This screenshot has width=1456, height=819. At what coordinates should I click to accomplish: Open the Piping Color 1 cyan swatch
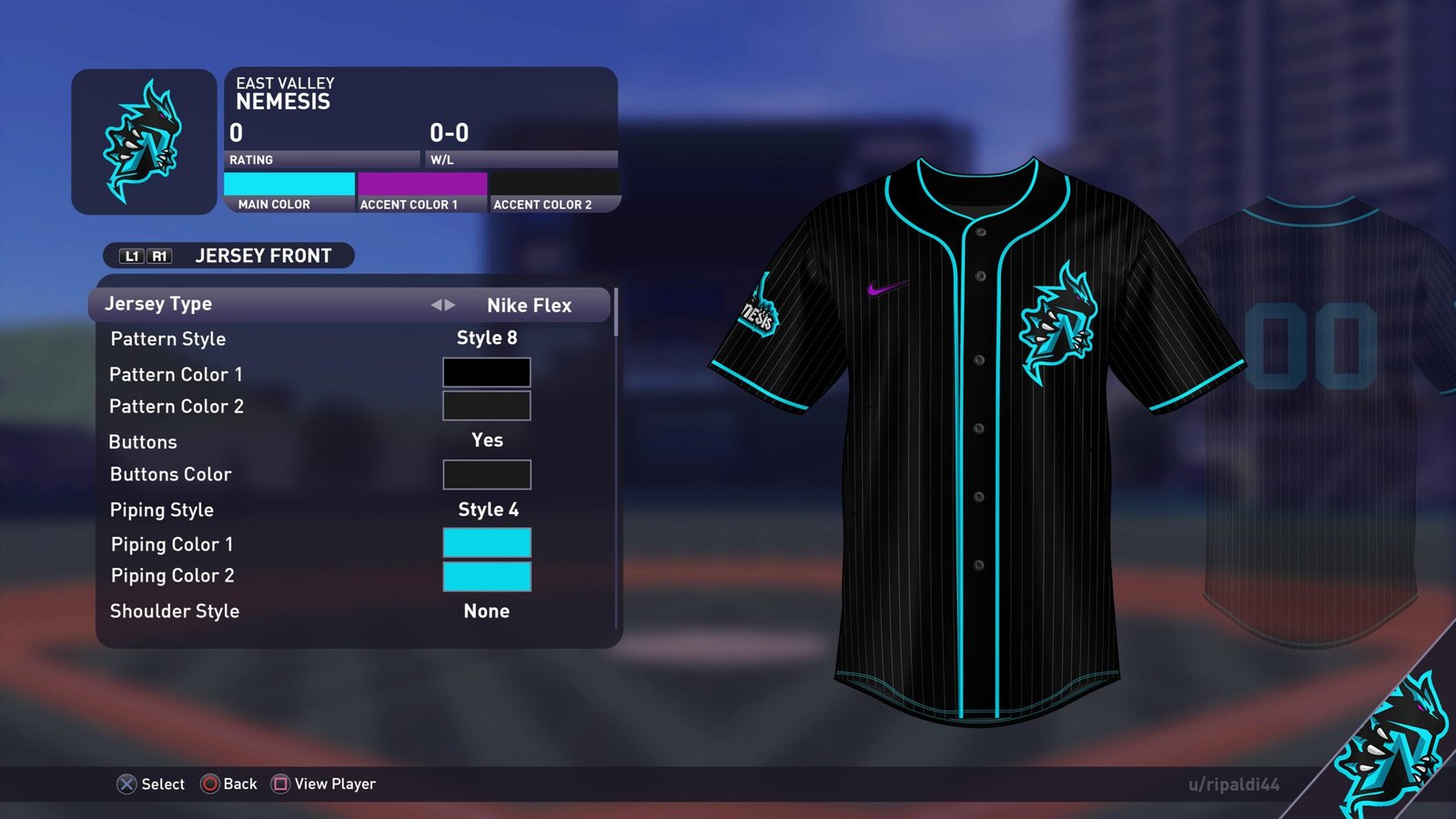click(x=486, y=543)
